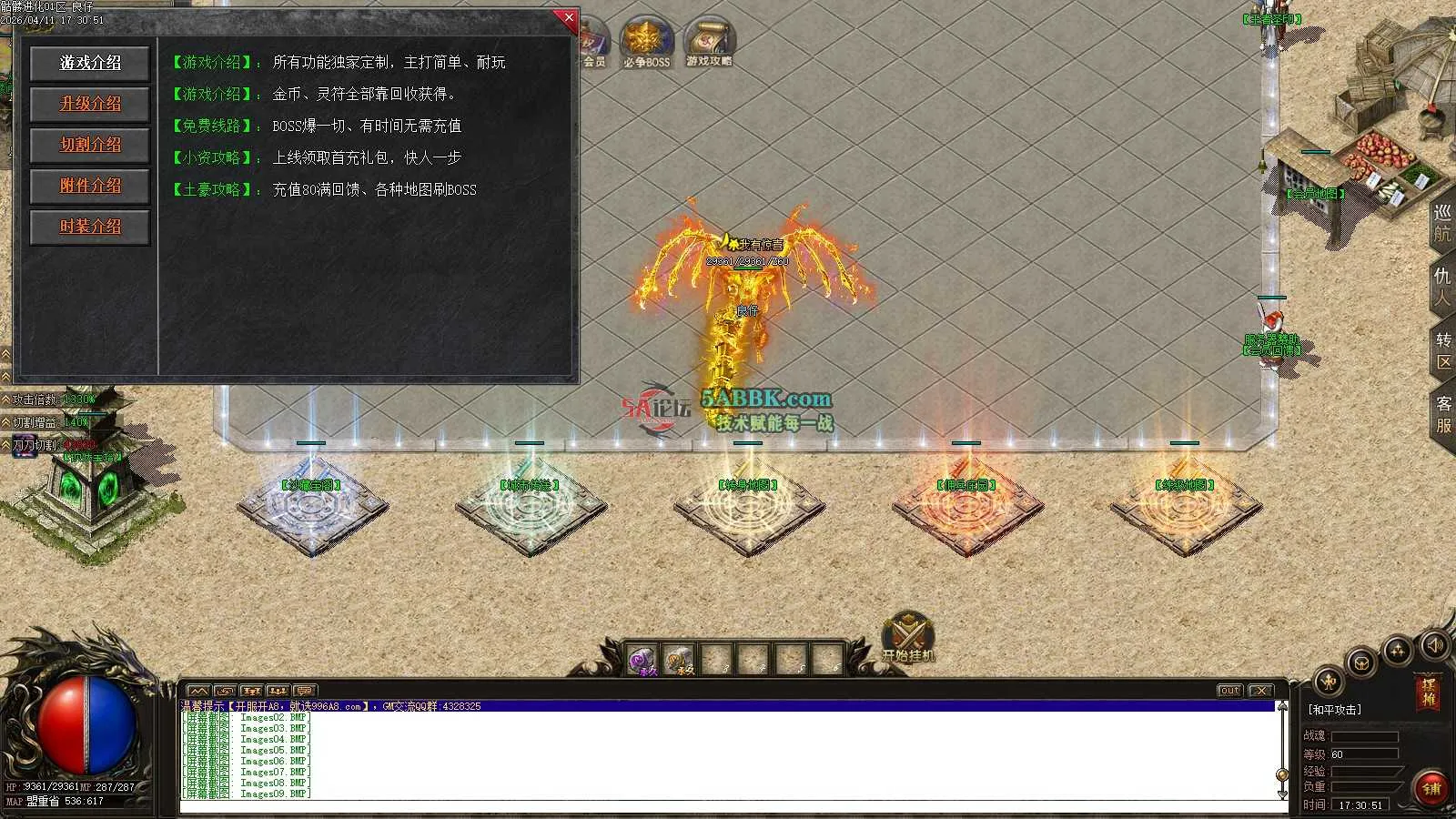Open the 巡航 side tab
The image size is (1456, 819).
pos(1442,223)
